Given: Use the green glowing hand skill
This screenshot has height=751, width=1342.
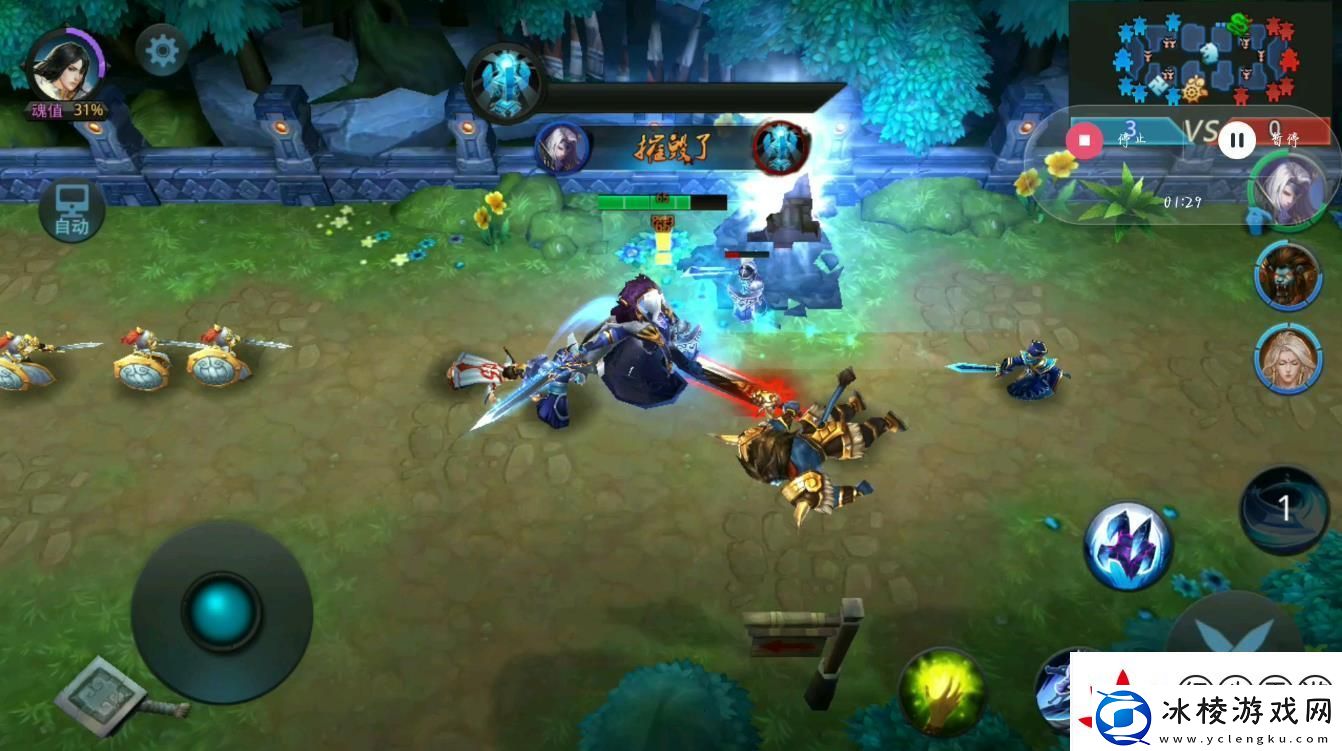Looking at the screenshot, I should pos(941,691).
